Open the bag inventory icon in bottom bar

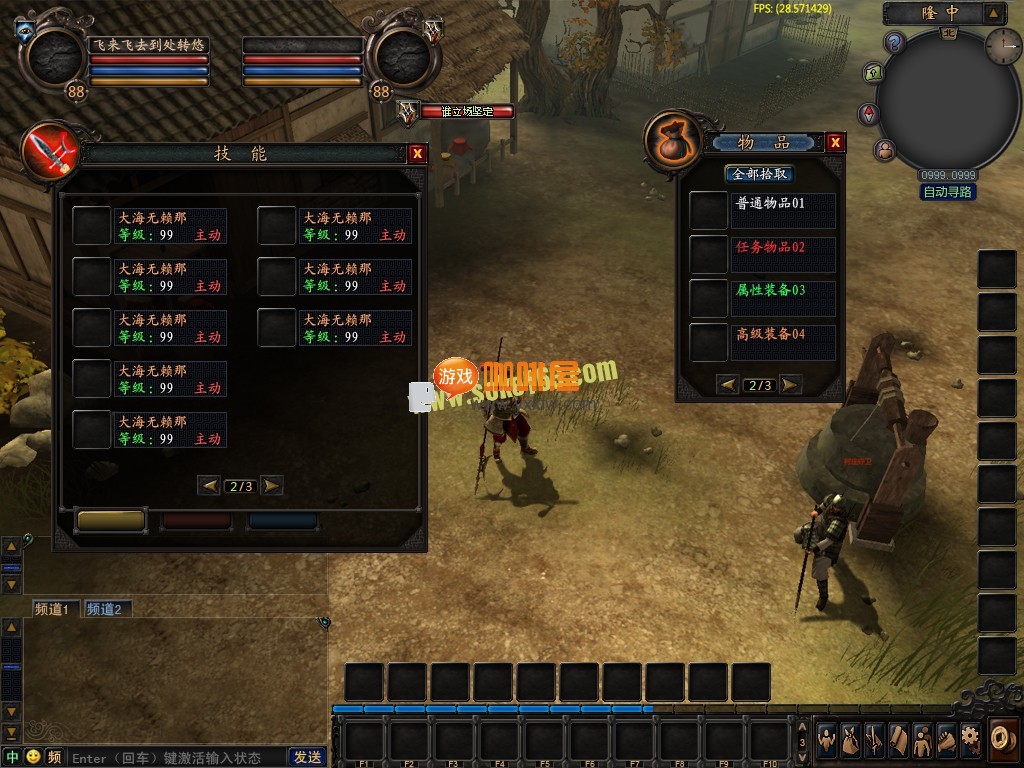(851, 740)
